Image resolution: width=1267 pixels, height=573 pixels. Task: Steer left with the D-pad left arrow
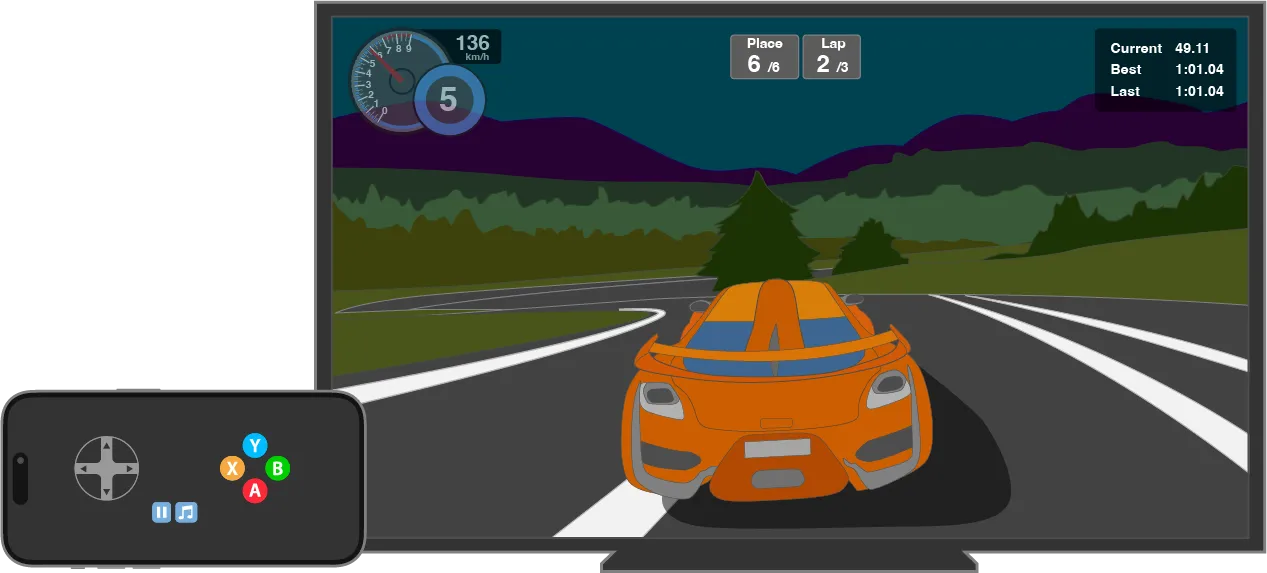tap(85, 468)
